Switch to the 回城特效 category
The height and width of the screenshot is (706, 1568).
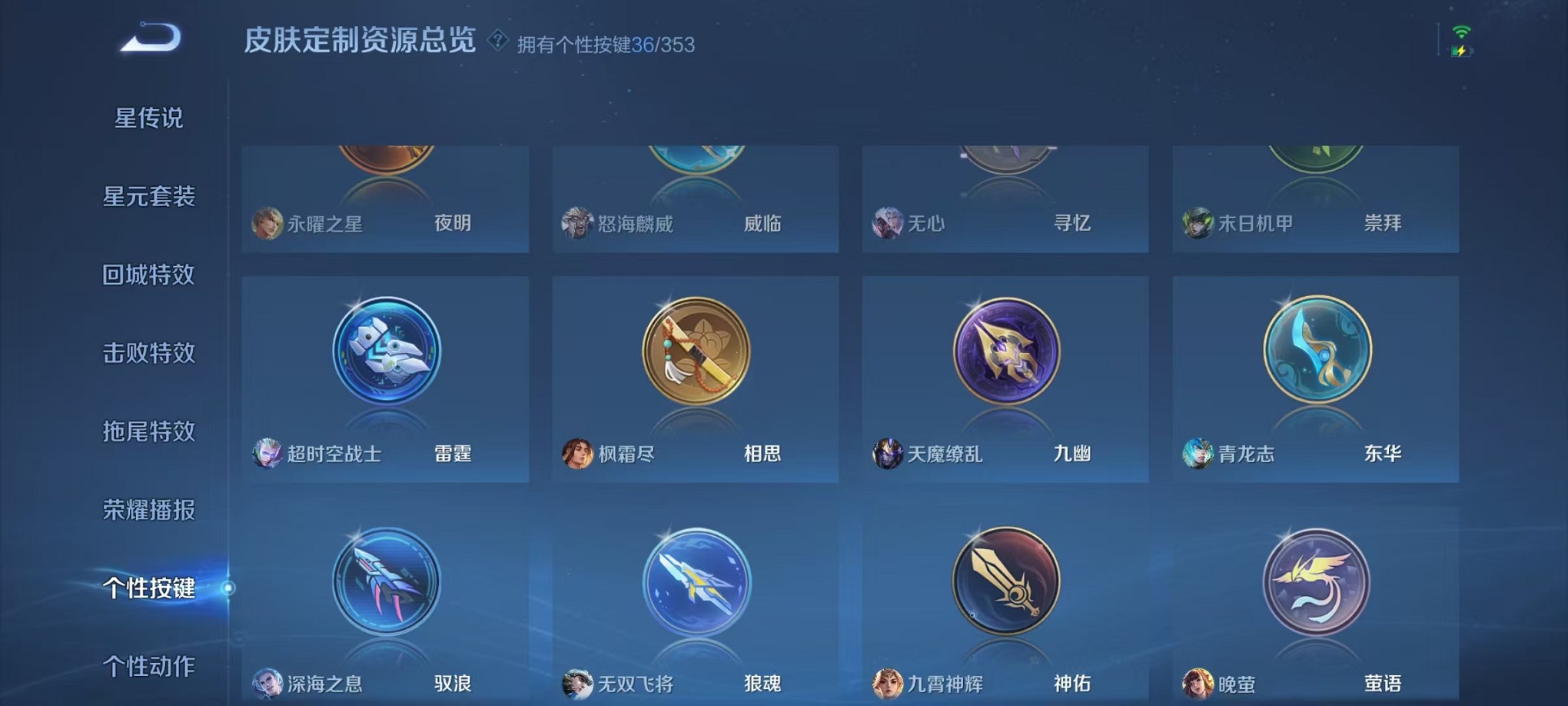[x=150, y=275]
